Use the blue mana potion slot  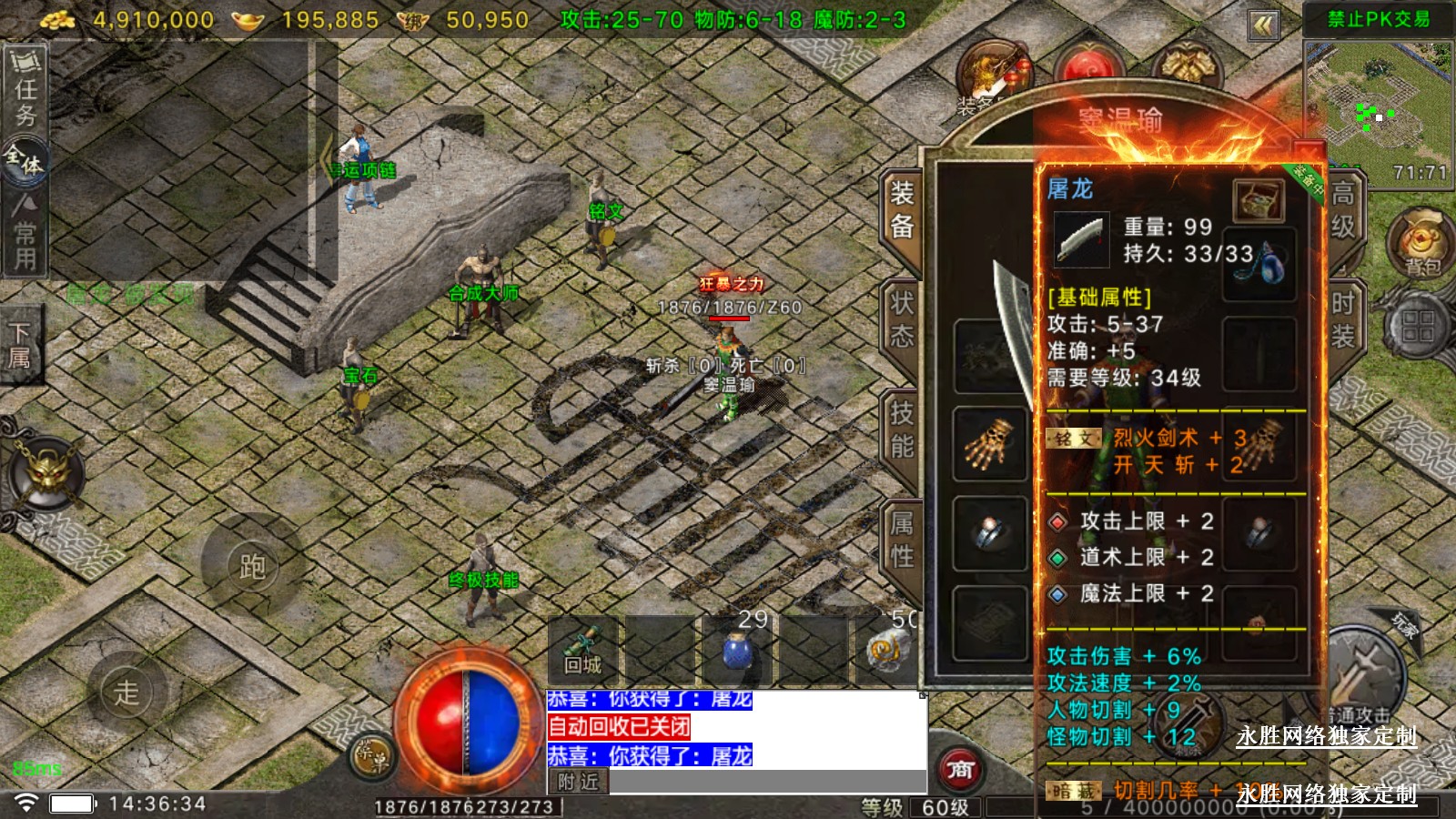pyautogui.click(x=735, y=650)
